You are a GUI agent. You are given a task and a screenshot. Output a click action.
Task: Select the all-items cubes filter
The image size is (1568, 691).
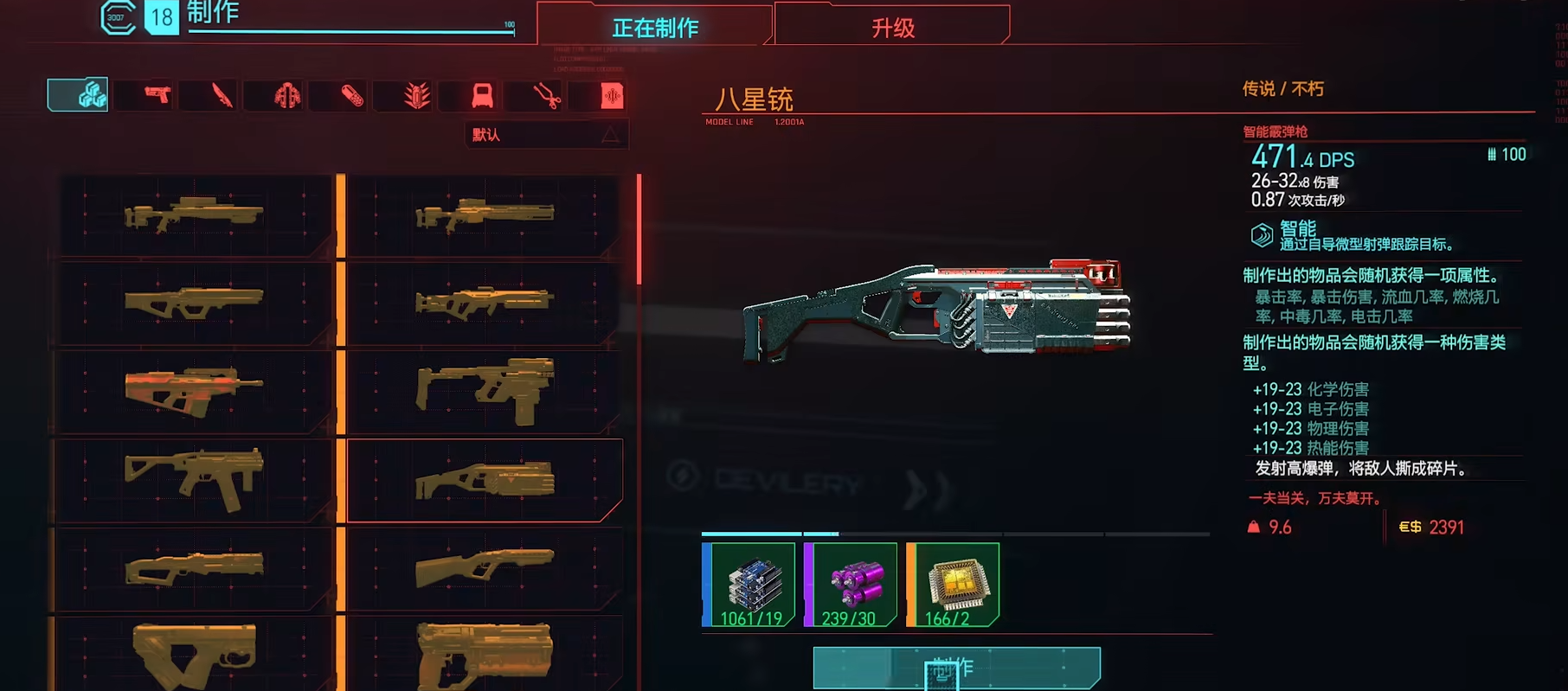tap(79, 95)
